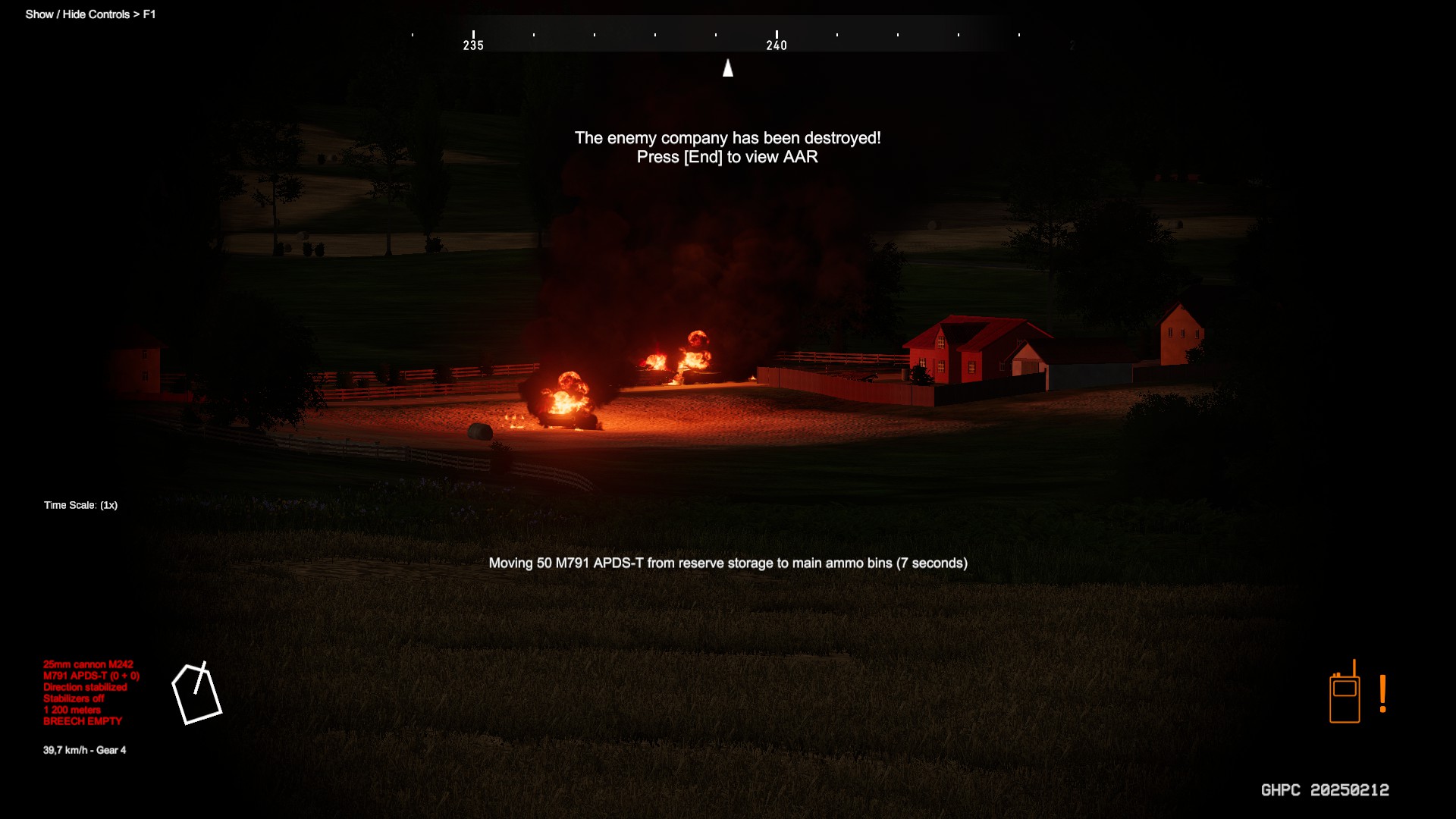Click the orange radio handset icon
Screen dimensions: 1456x819
click(1345, 694)
